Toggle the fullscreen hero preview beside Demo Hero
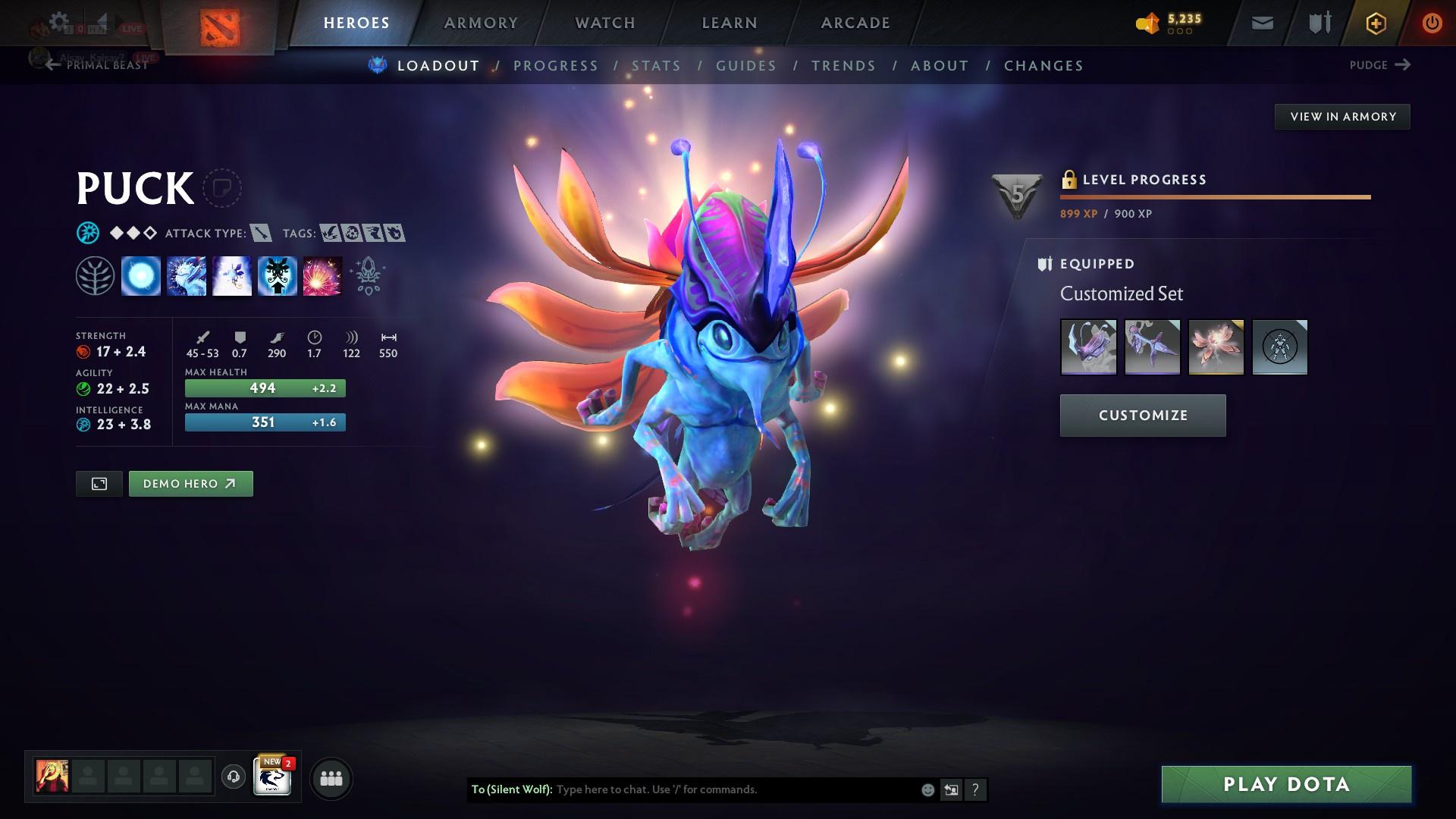Screen dimensions: 1456x819 pos(98,483)
